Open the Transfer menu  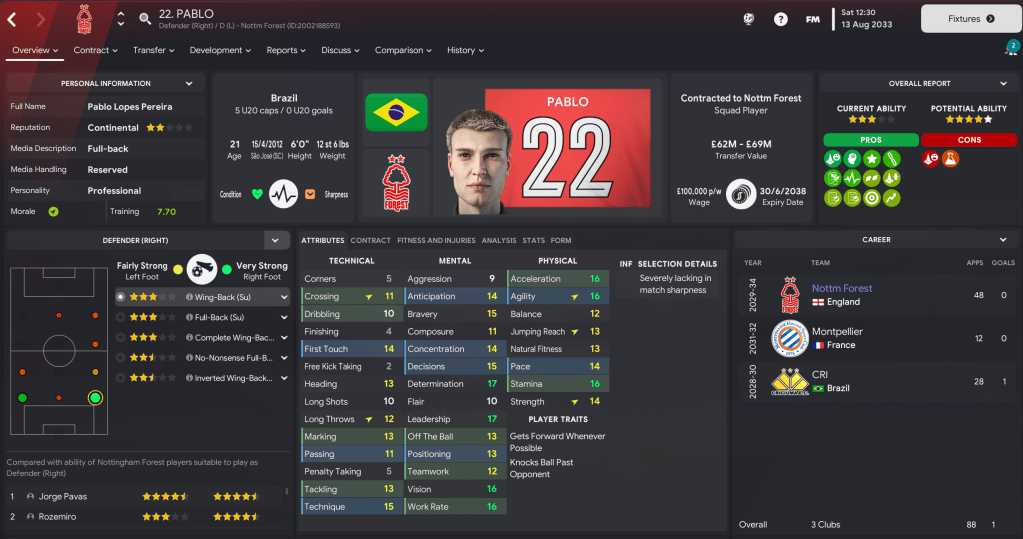[x=154, y=50]
